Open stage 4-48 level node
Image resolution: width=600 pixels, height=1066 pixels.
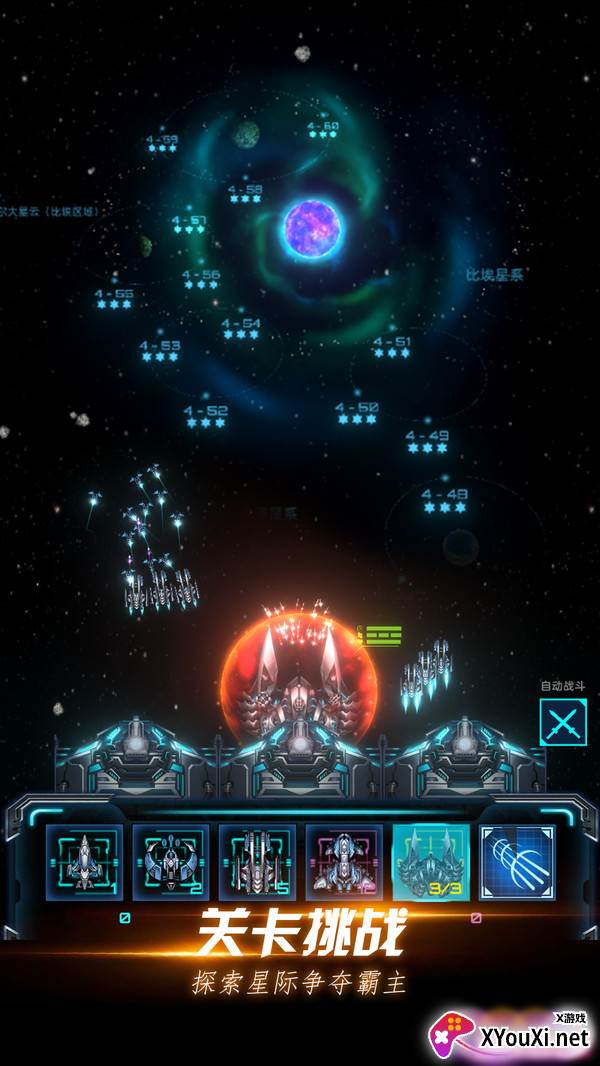[x=445, y=500]
